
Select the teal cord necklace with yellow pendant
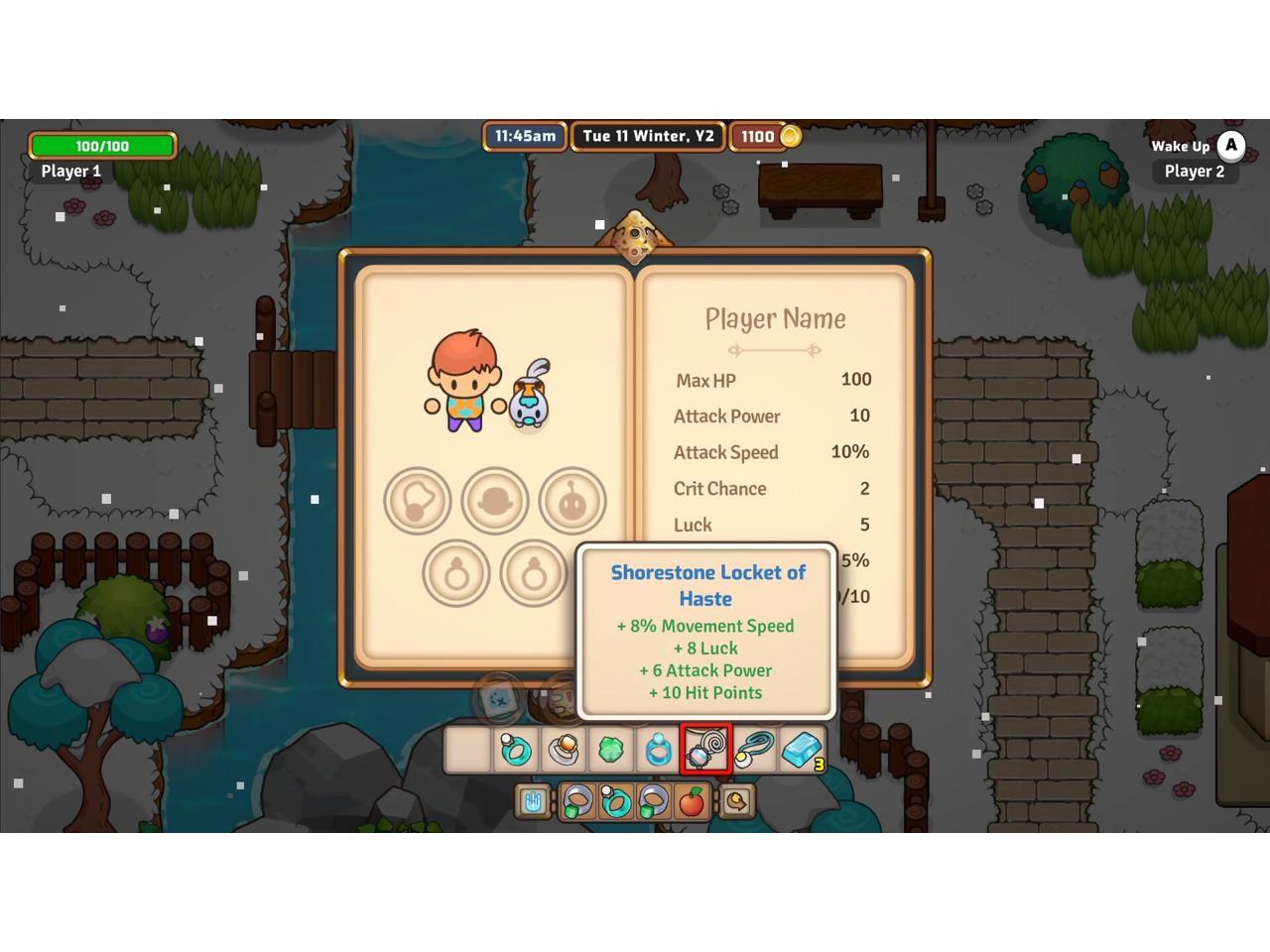click(754, 750)
